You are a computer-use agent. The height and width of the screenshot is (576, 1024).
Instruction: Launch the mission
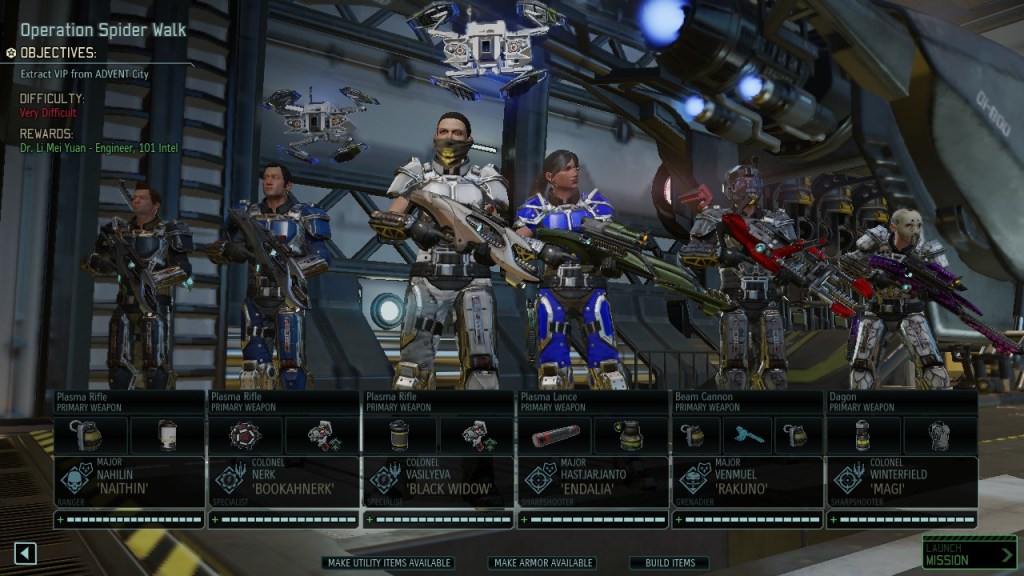pos(968,553)
